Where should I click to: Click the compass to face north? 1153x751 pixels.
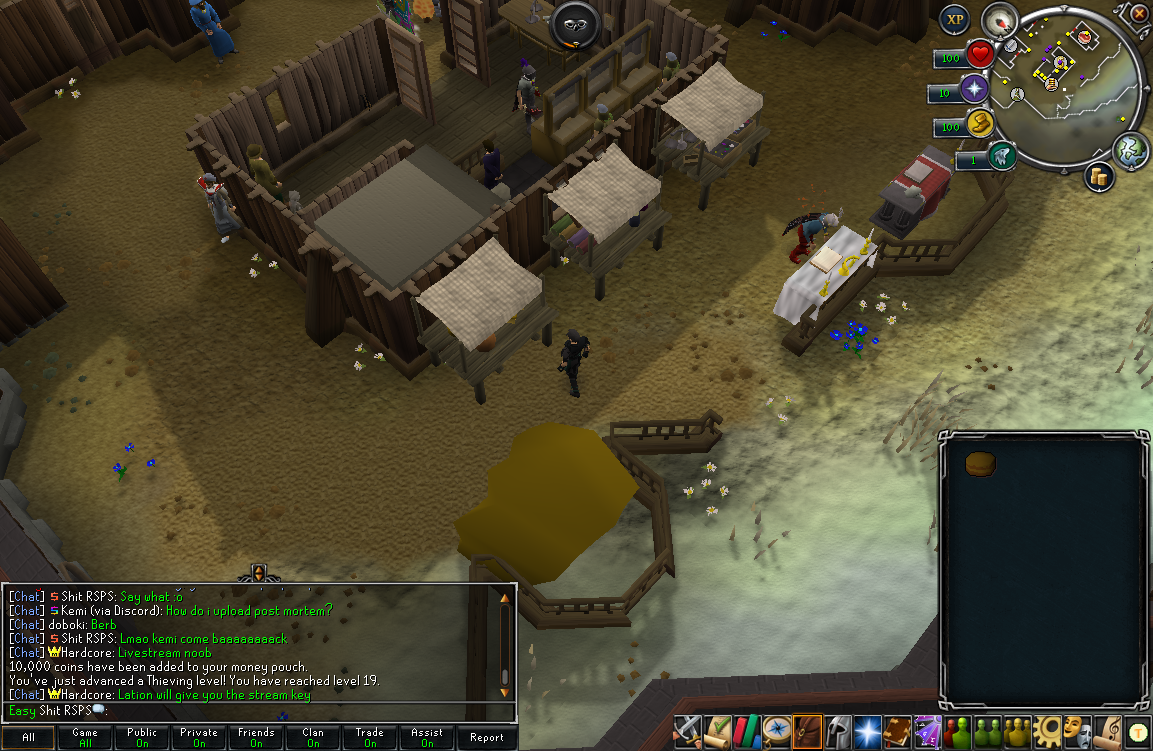click(998, 20)
